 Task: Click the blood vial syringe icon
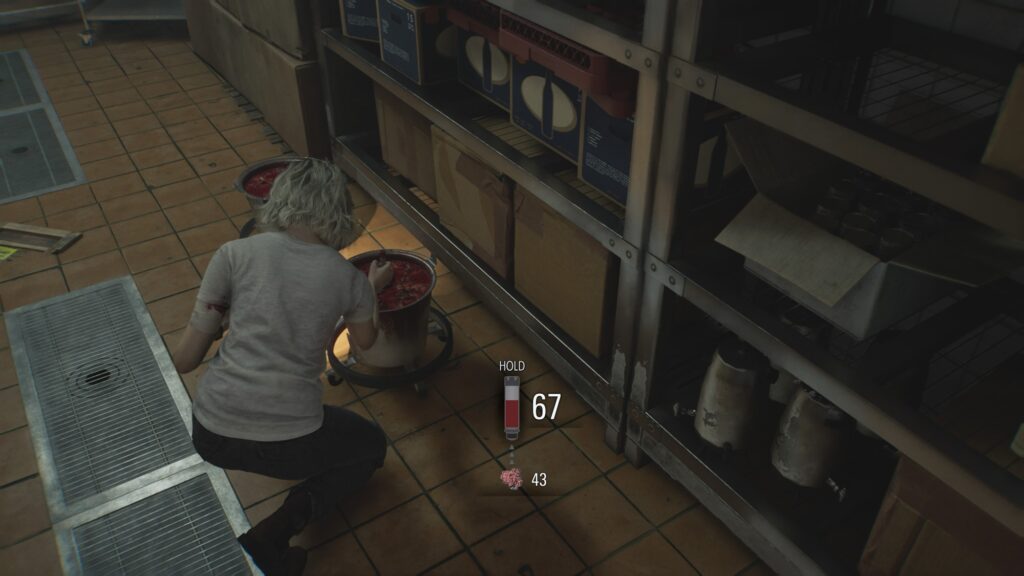[x=511, y=407]
